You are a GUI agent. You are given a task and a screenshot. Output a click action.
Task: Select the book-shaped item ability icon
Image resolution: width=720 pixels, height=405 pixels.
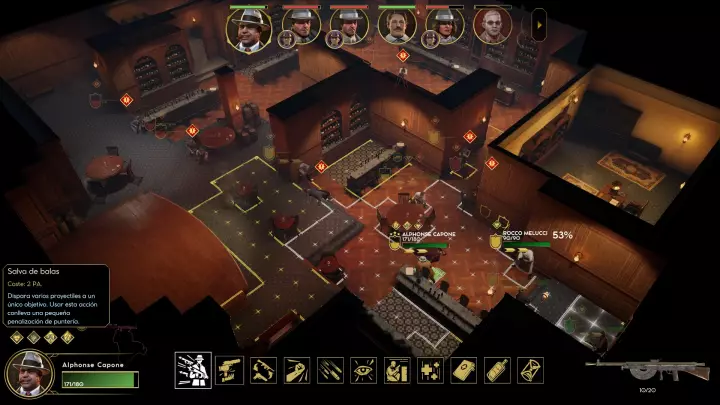pos(465,370)
